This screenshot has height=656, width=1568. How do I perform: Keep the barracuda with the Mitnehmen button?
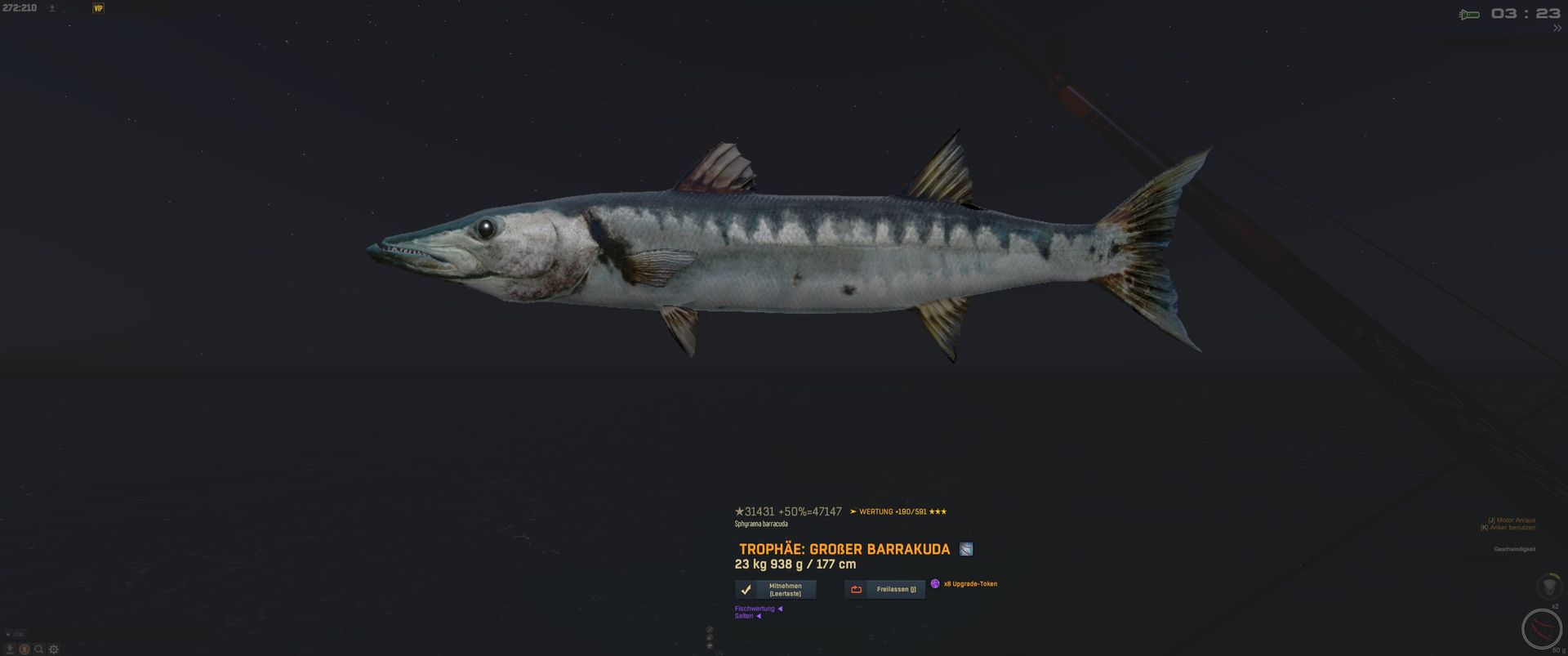tap(776, 589)
